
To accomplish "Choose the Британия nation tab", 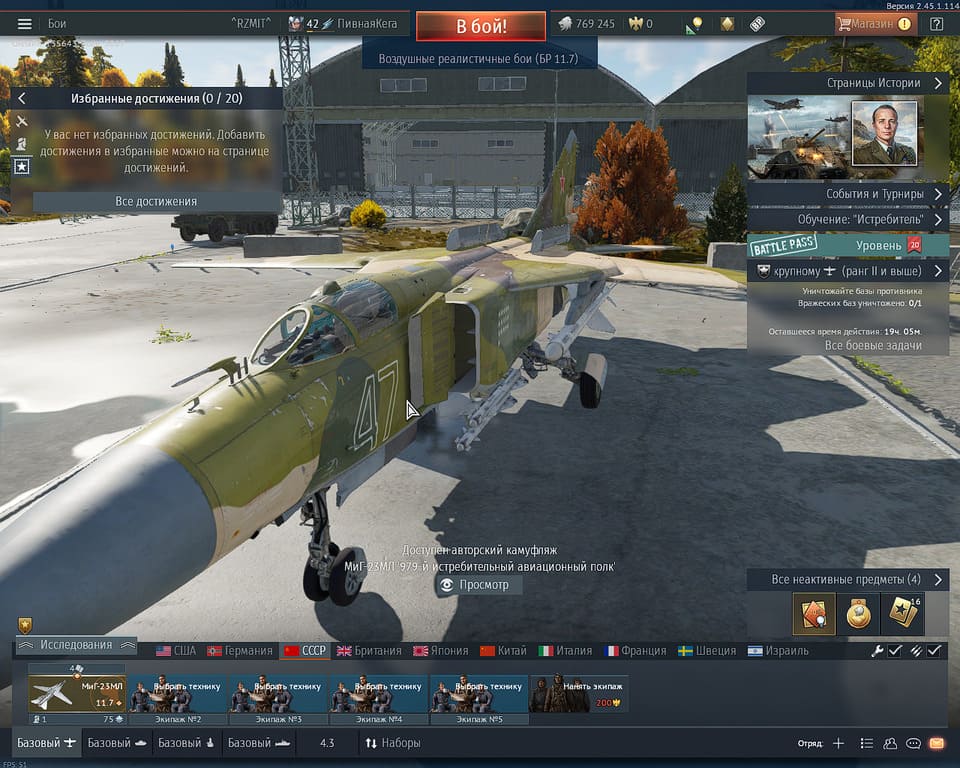I will pyautogui.click(x=369, y=650).
